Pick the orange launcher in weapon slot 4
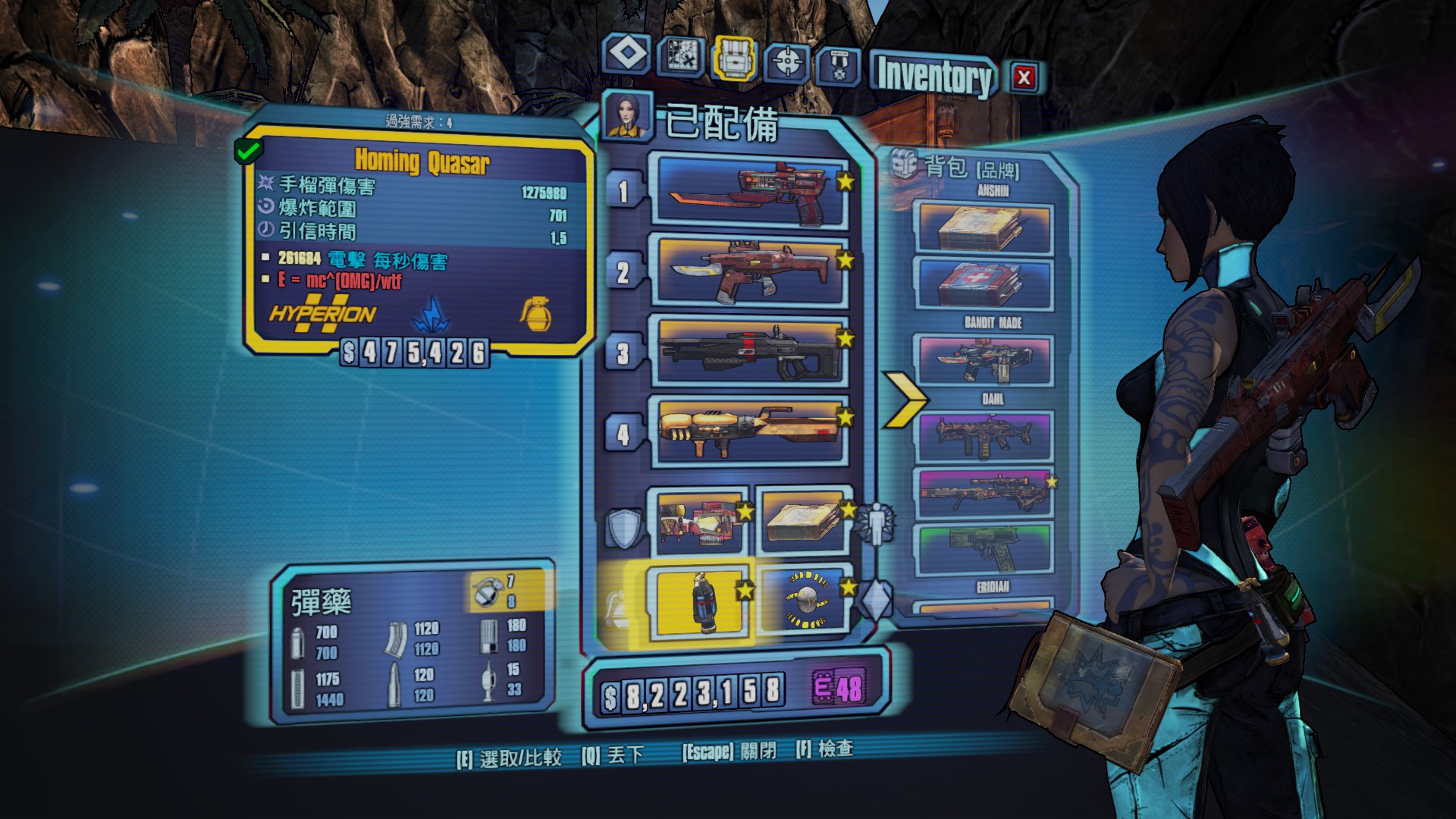Image resolution: width=1456 pixels, height=819 pixels. click(x=749, y=431)
